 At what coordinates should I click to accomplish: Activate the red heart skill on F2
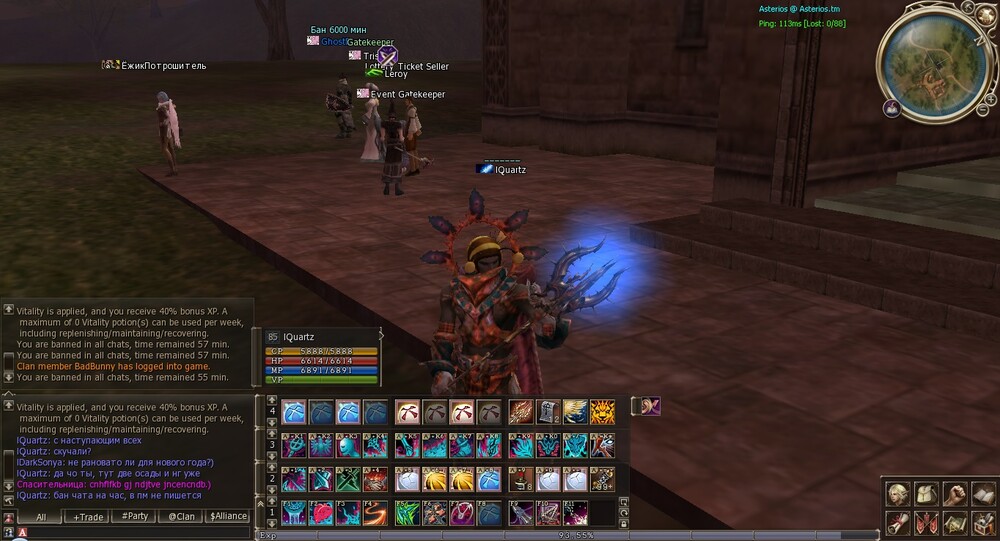point(321,513)
